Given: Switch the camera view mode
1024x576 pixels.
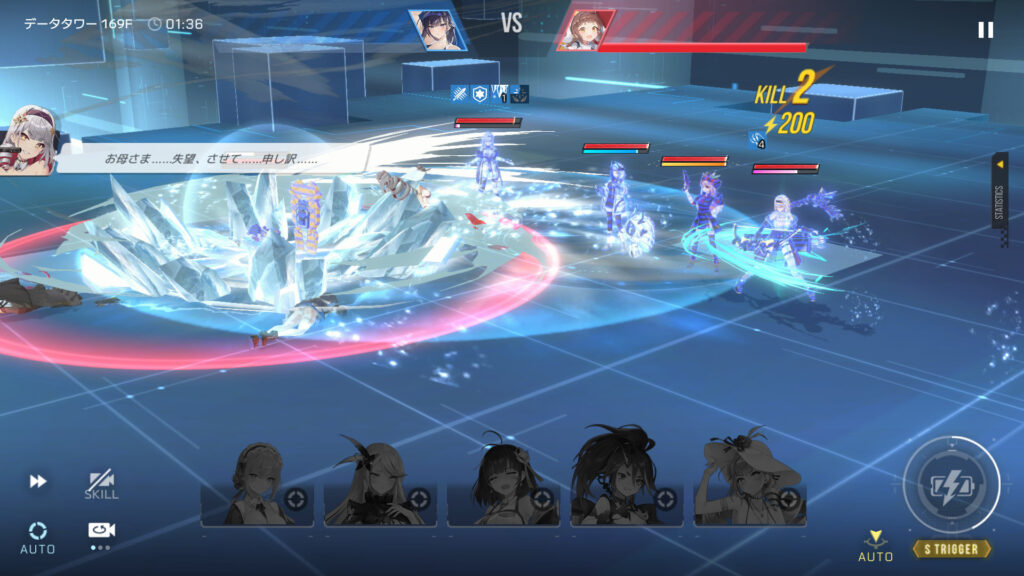Looking at the screenshot, I should pos(101,533).
